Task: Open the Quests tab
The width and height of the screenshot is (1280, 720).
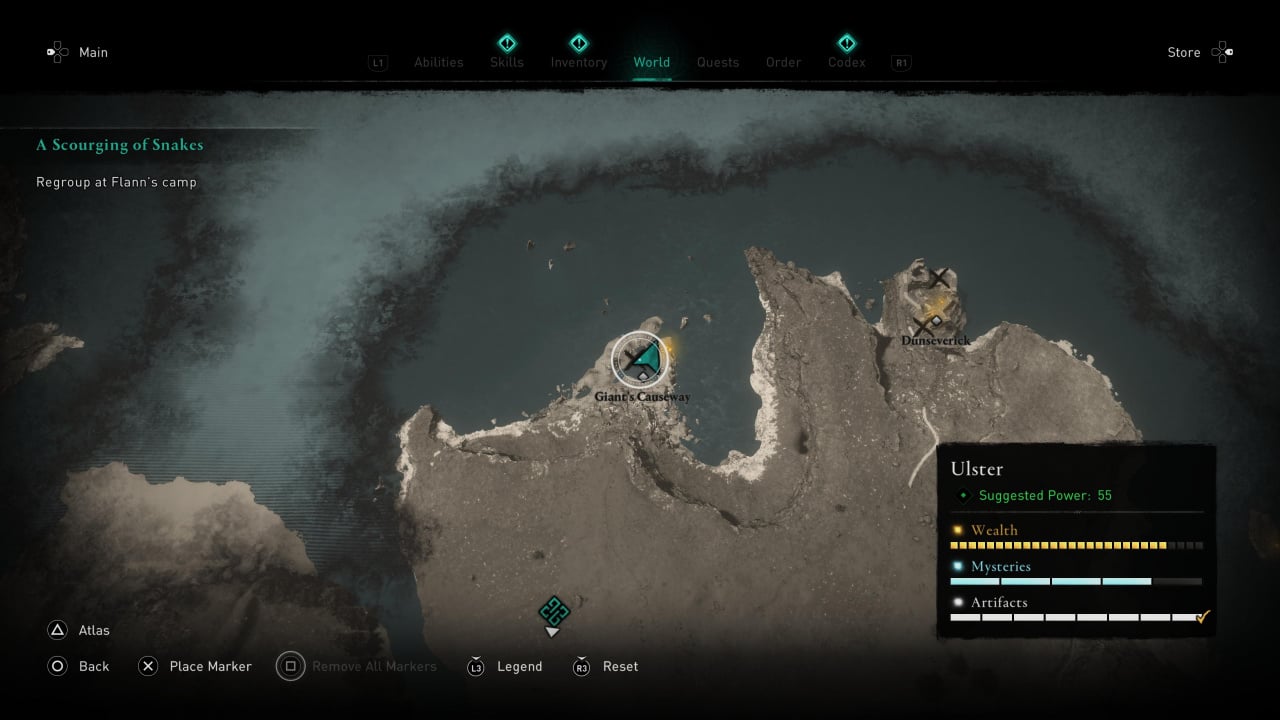Action: click(x=718, y=62)
